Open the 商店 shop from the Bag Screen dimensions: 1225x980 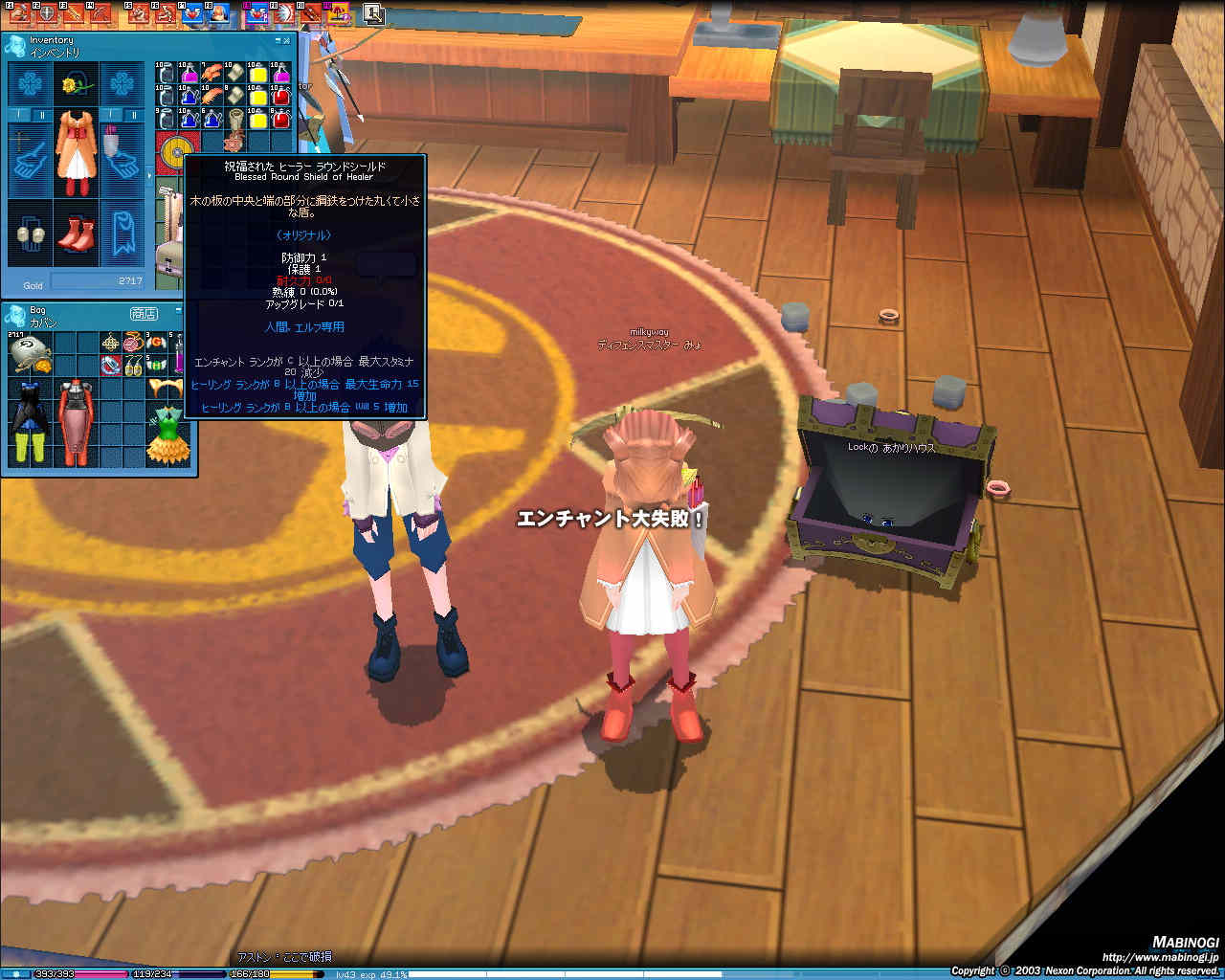pos(144,314)
